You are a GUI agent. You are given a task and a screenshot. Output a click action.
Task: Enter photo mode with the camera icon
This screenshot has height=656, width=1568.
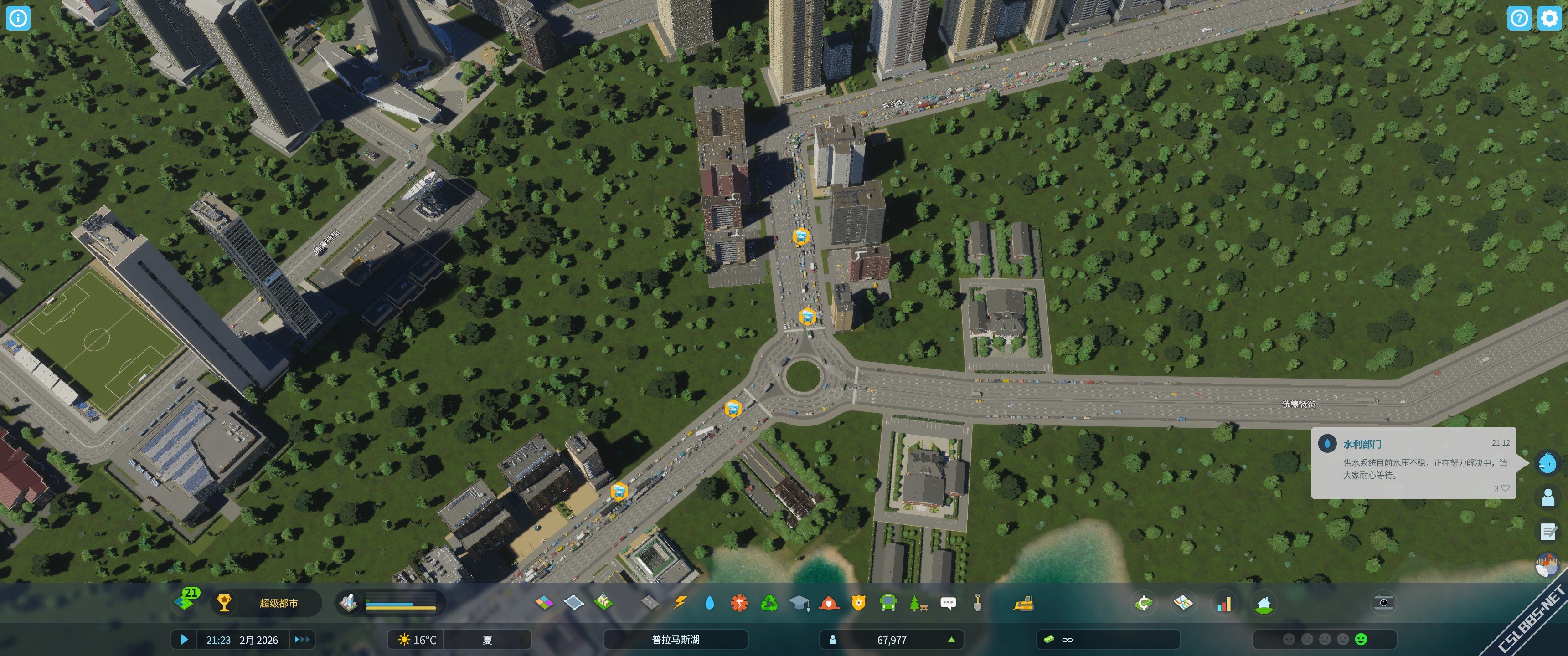(x=1383, y=602)
